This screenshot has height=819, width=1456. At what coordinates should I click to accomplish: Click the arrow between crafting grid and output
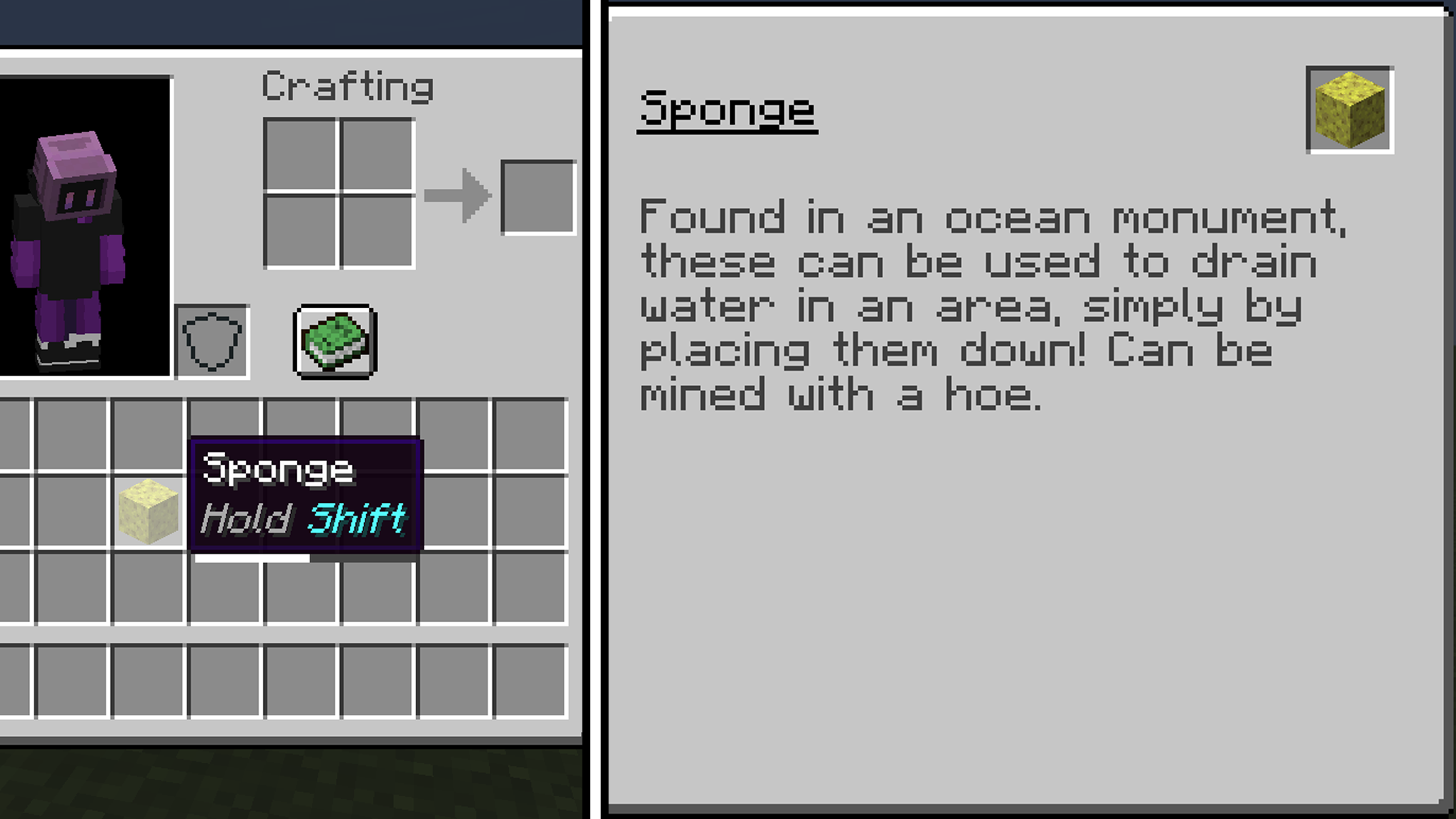[458, 196]
